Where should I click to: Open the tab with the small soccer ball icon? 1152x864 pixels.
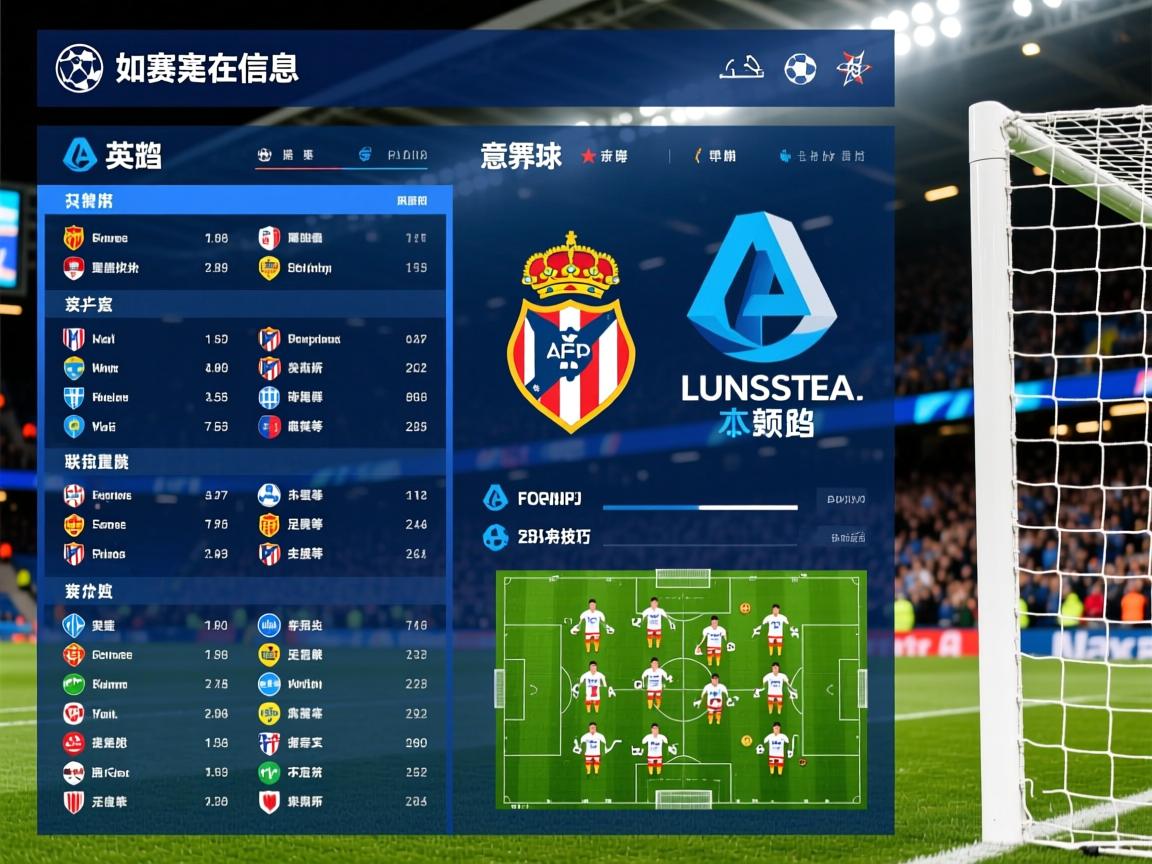click(286, 155)
